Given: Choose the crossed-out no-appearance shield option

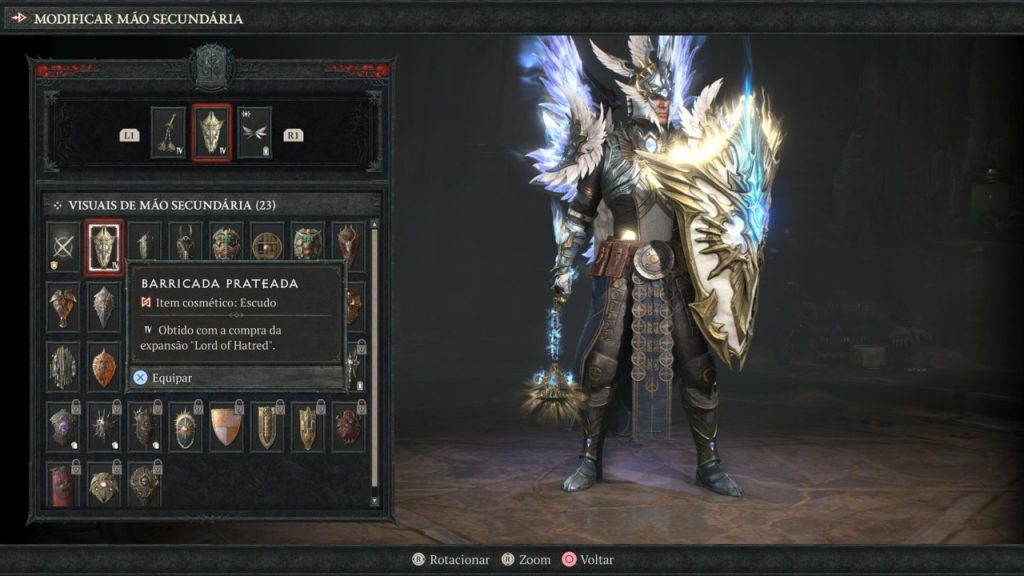Looking at the screenshot, I should (x=63, y=246).
